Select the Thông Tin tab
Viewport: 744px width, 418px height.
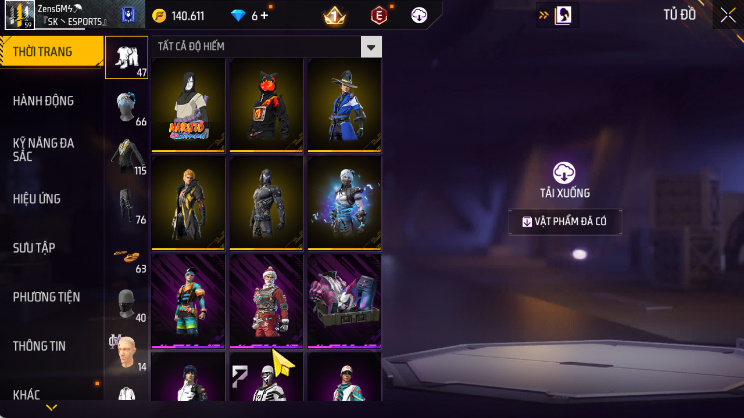pos(40,346)
